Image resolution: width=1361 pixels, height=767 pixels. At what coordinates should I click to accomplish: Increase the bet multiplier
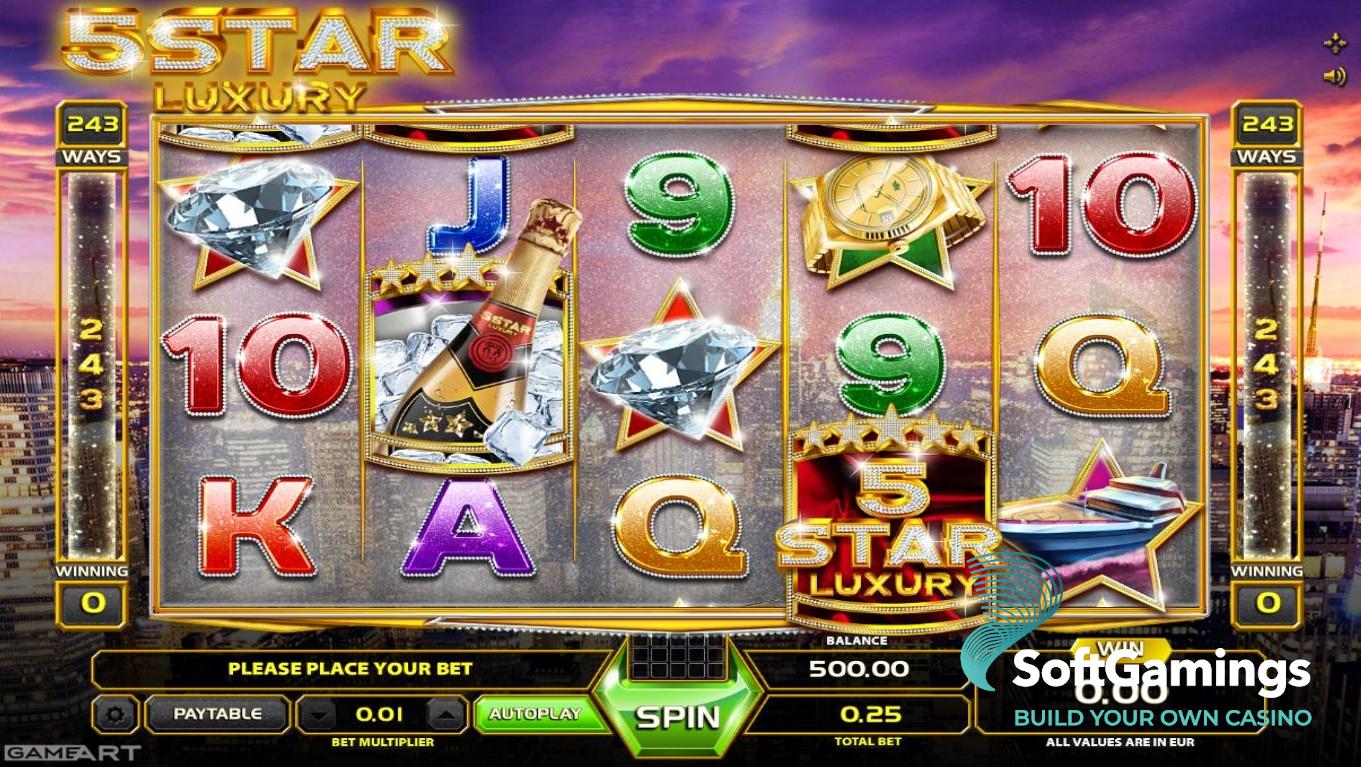[x=446, y=715]
